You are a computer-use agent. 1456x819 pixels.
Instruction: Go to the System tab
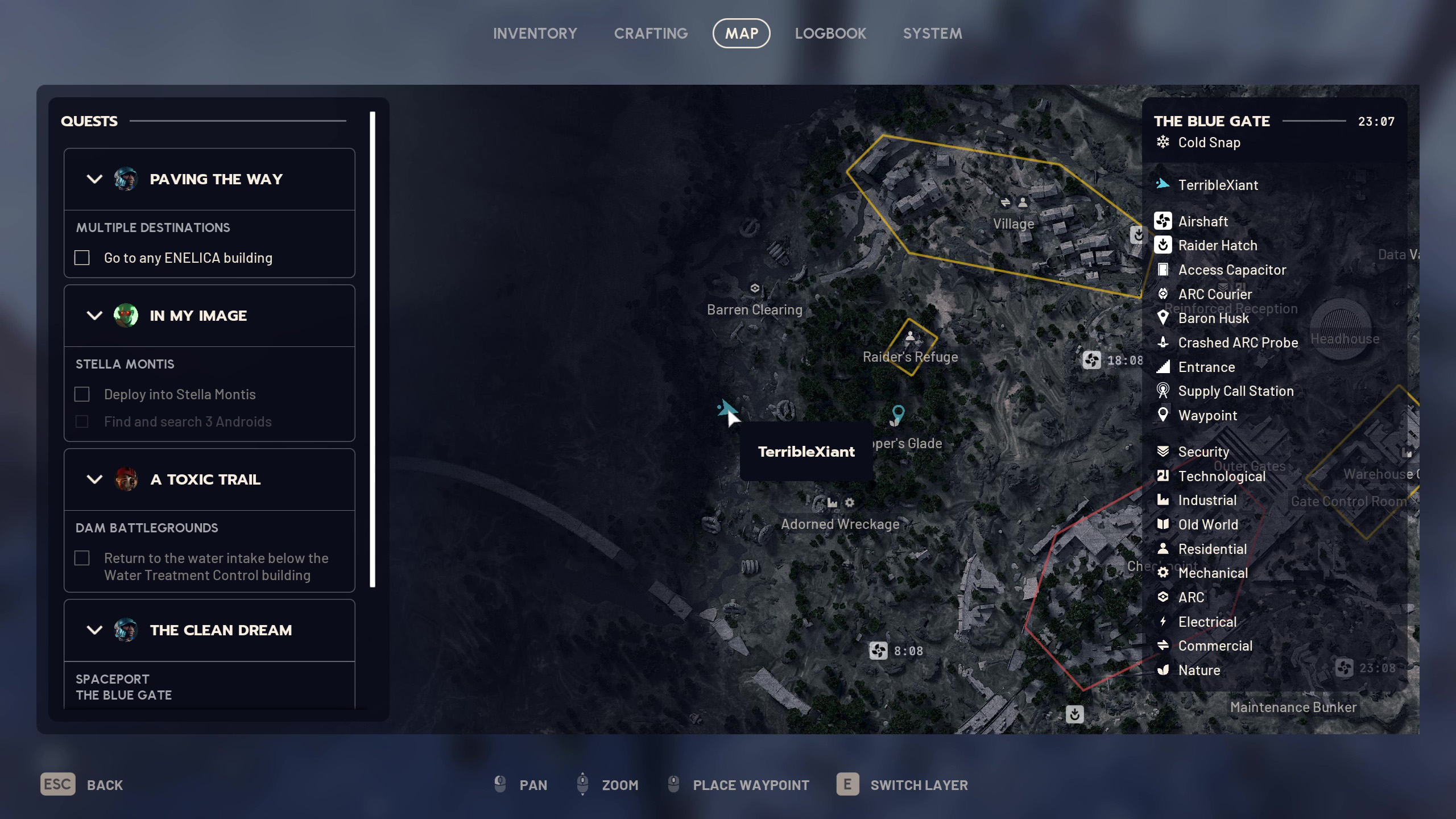pyautogui.click(x=932, y=34)
